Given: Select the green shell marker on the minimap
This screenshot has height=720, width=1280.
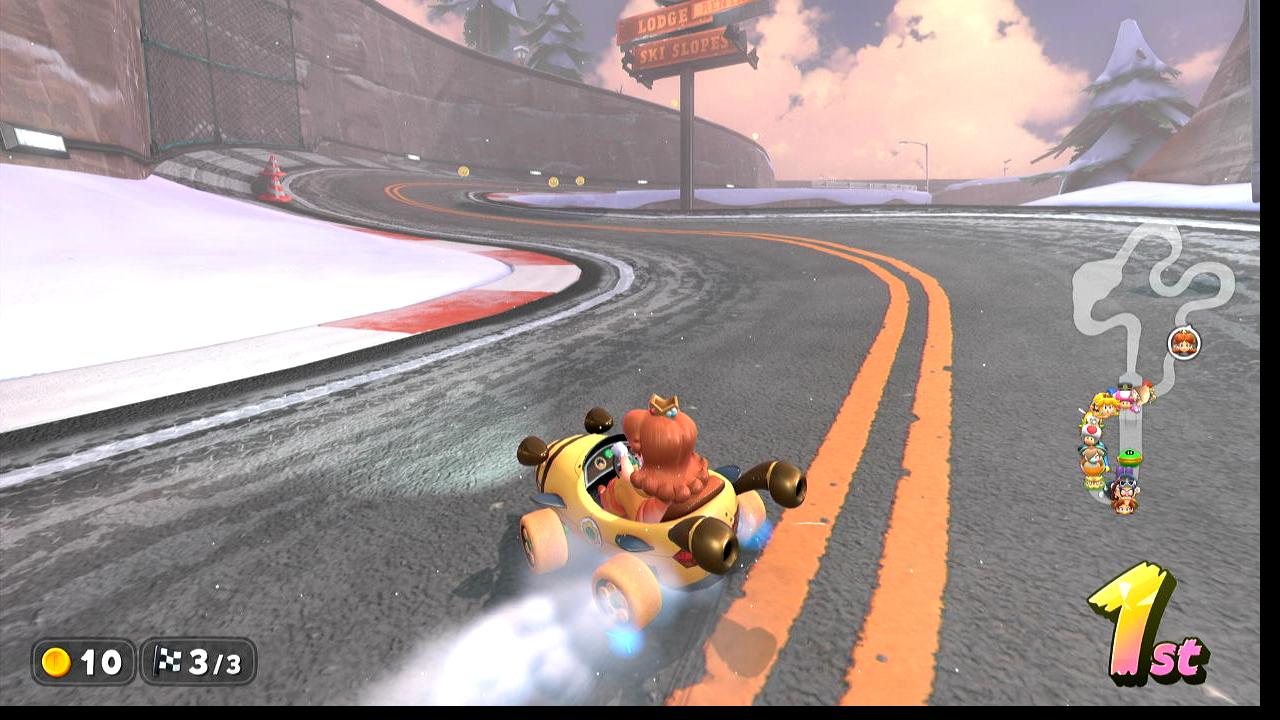Looking at the screenshot, I should point(1129,457).
